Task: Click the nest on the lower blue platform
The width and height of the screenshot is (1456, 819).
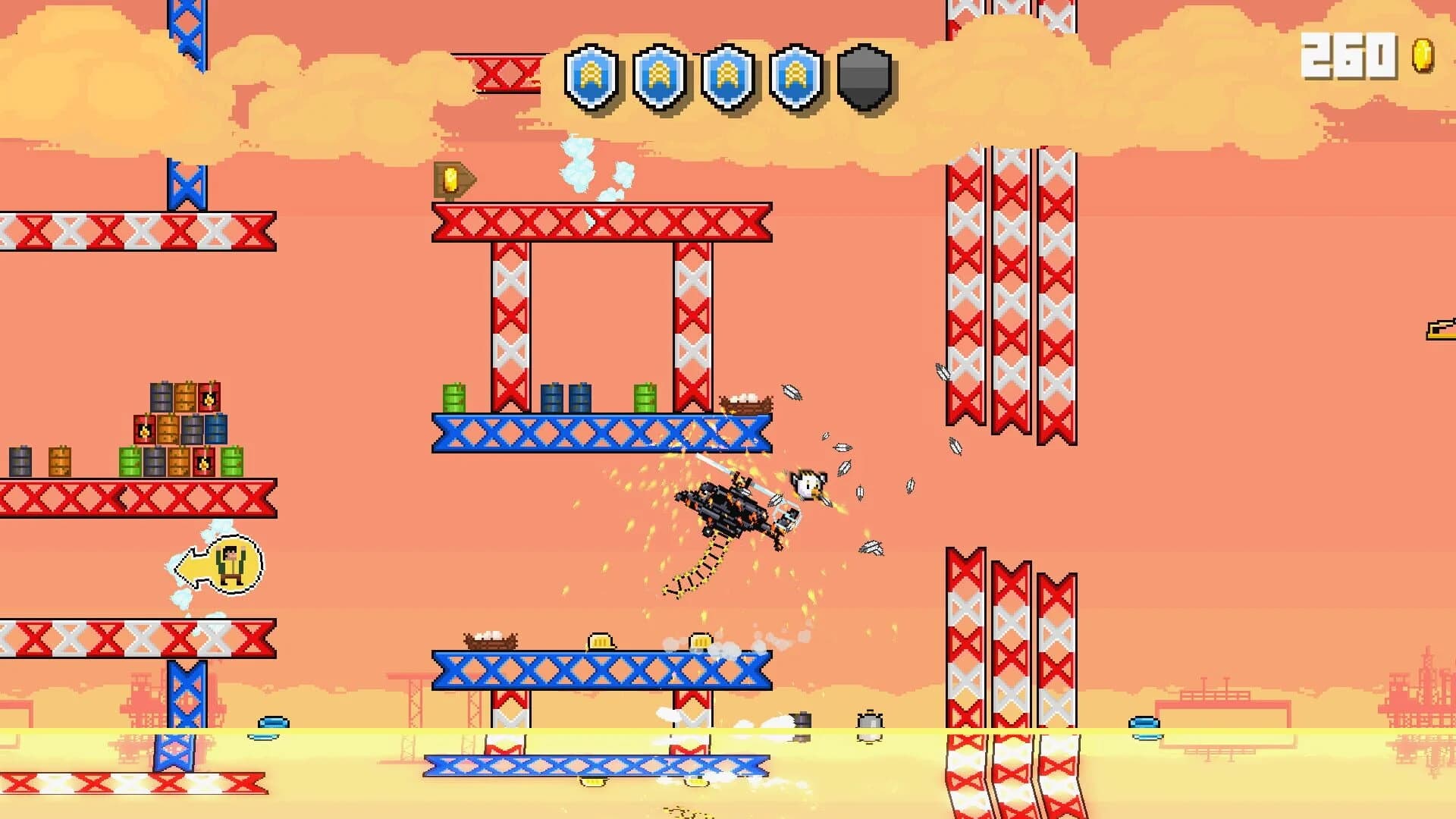Action: [x=489, y=641]
